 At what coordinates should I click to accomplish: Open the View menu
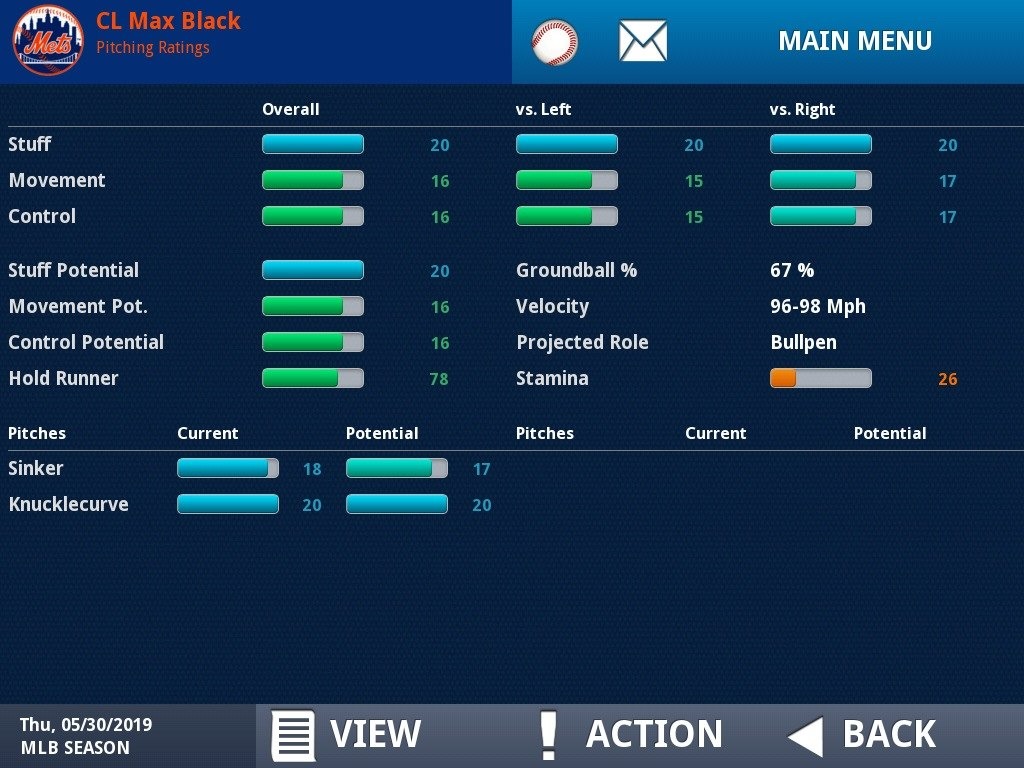347,735
